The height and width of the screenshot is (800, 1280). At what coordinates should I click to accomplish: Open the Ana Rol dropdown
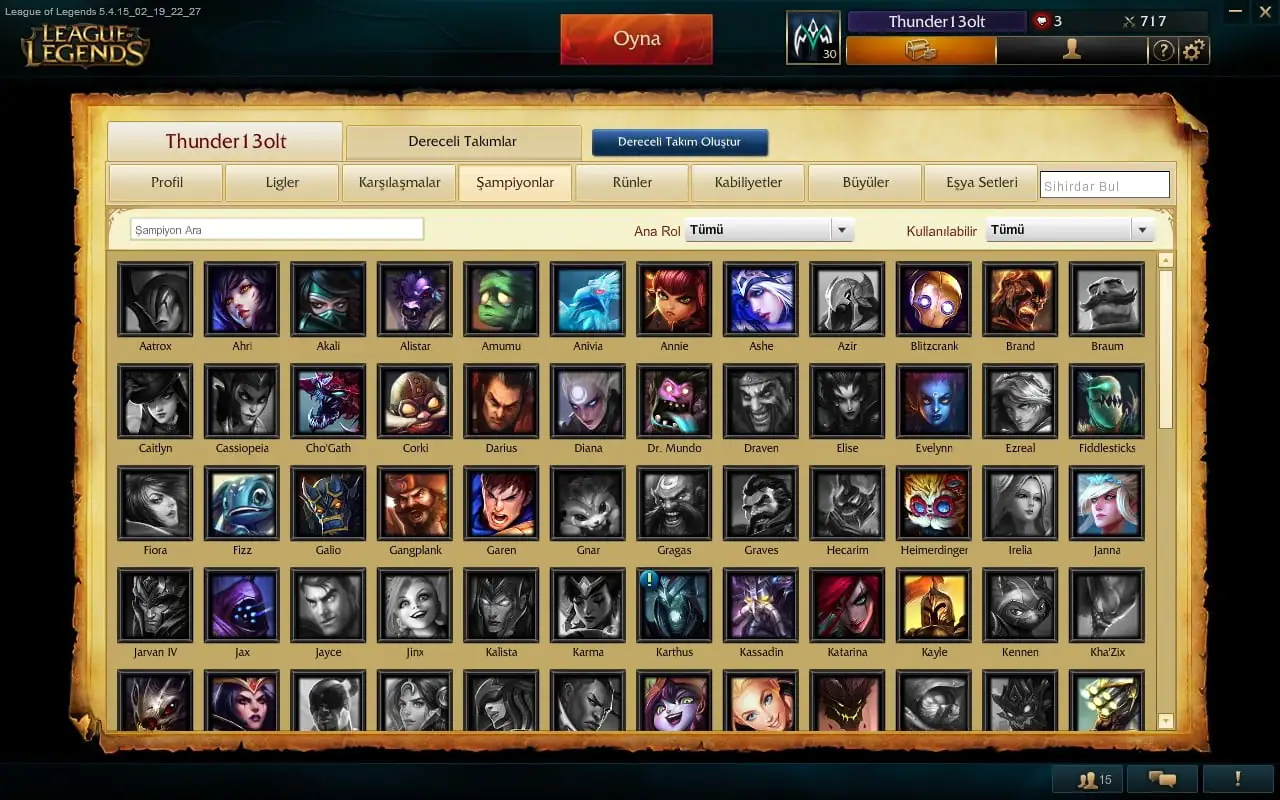[769, 230]
